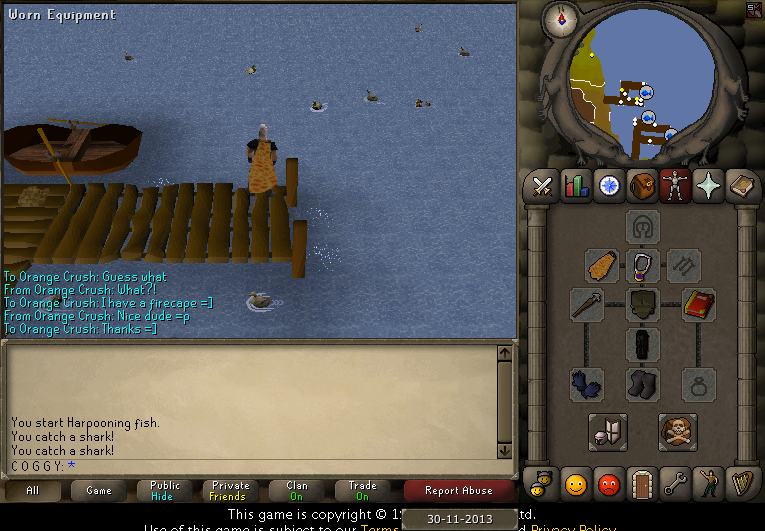Open the backpack Inventory tab

tap(642, 186)
